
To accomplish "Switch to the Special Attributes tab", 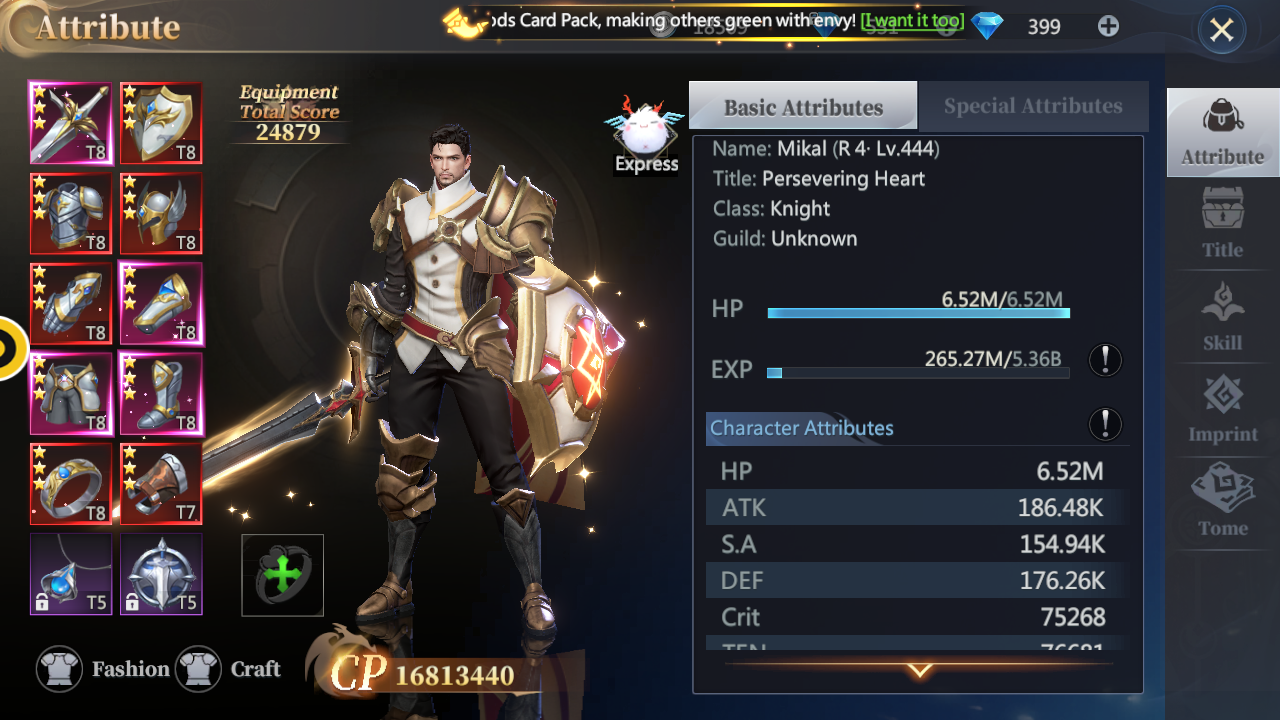I will pyautogui.click(x=1032, y=106).
